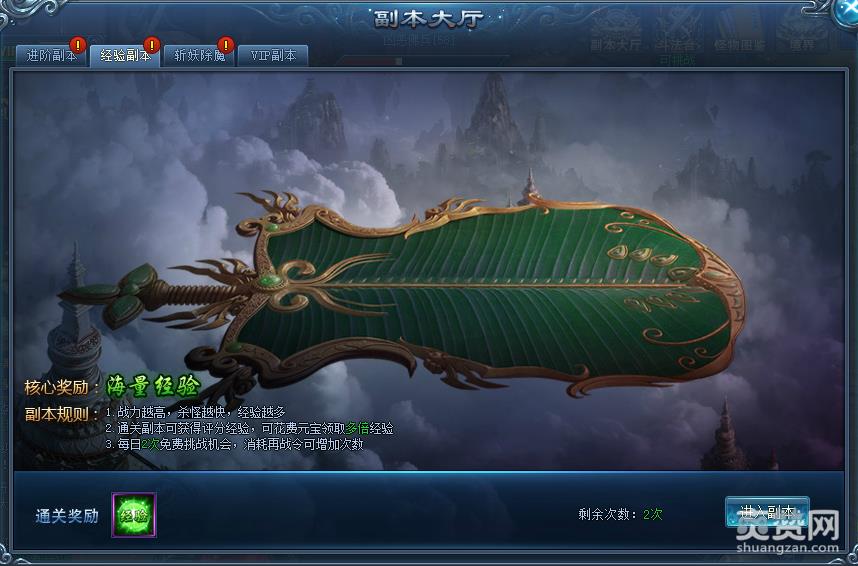Switch to the 进阶副本 tab
The image size is (858, 566).
(x=50, y=56)
